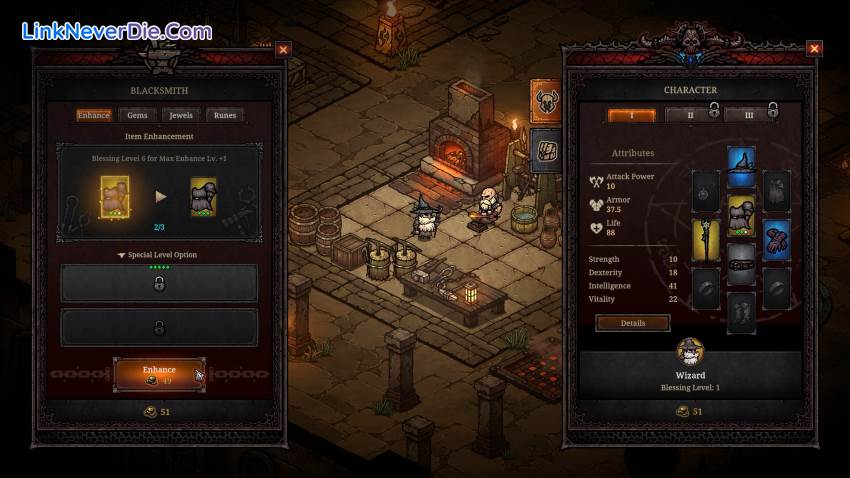
Task: Open the fist icon side tab
Action: (545, 148)
